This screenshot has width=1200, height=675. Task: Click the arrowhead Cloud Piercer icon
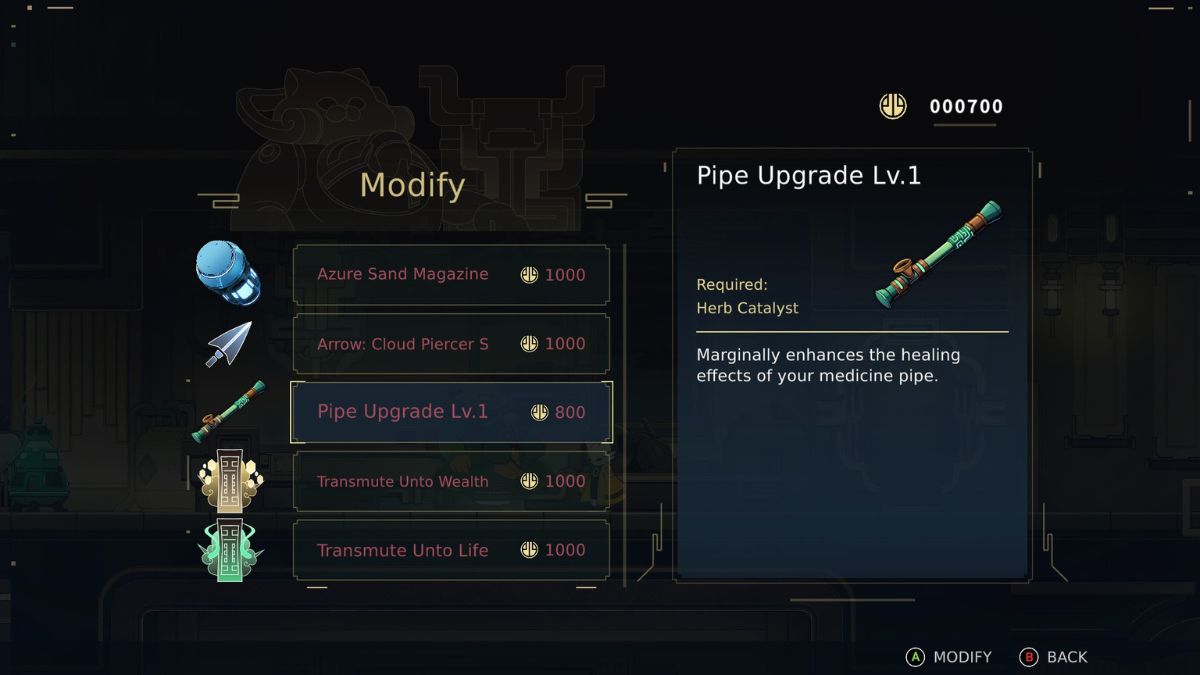[x=229, y=344]
